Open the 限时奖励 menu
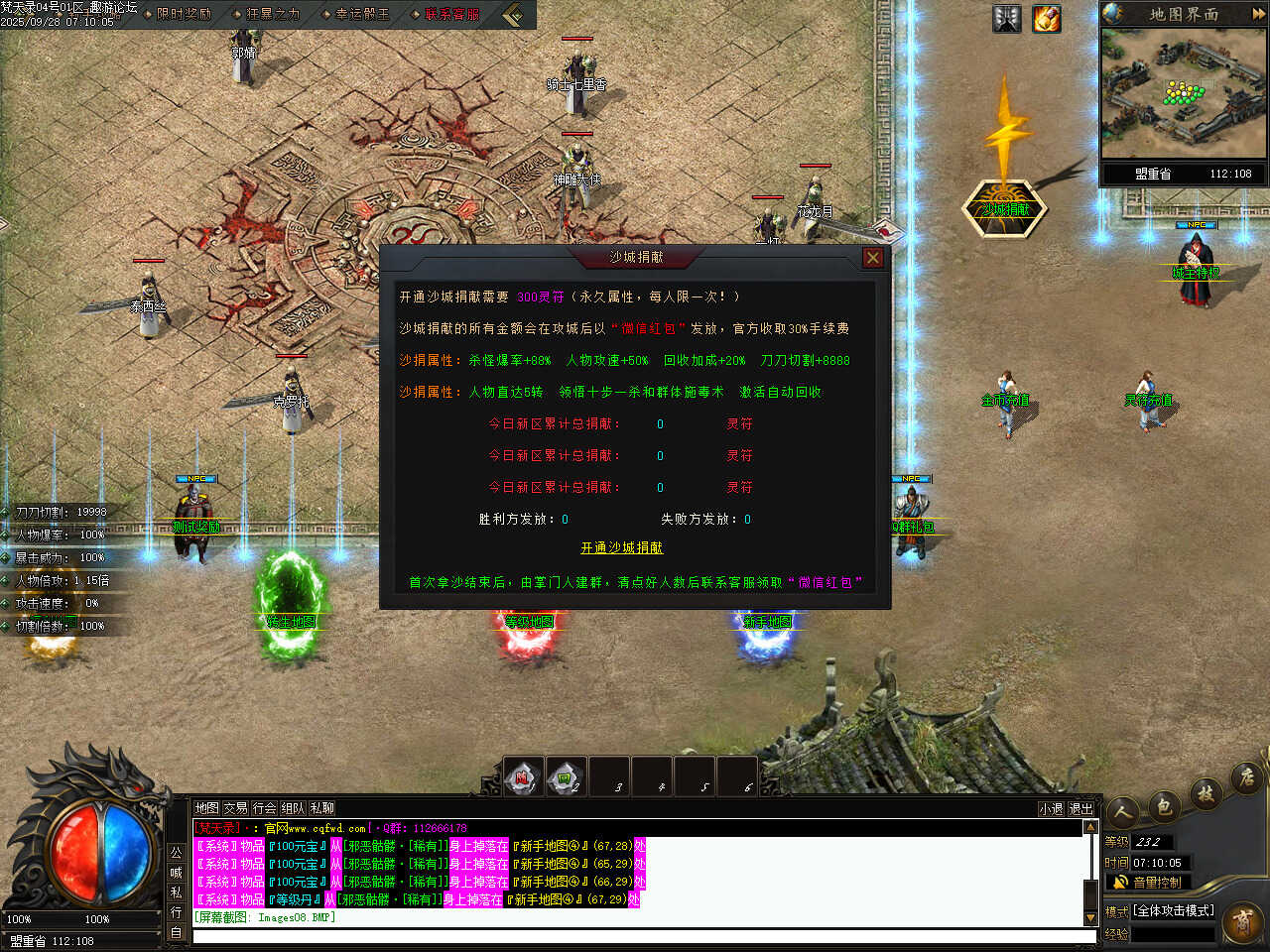The height and width of the screenshot is (952, 1270). coord(184,14)
